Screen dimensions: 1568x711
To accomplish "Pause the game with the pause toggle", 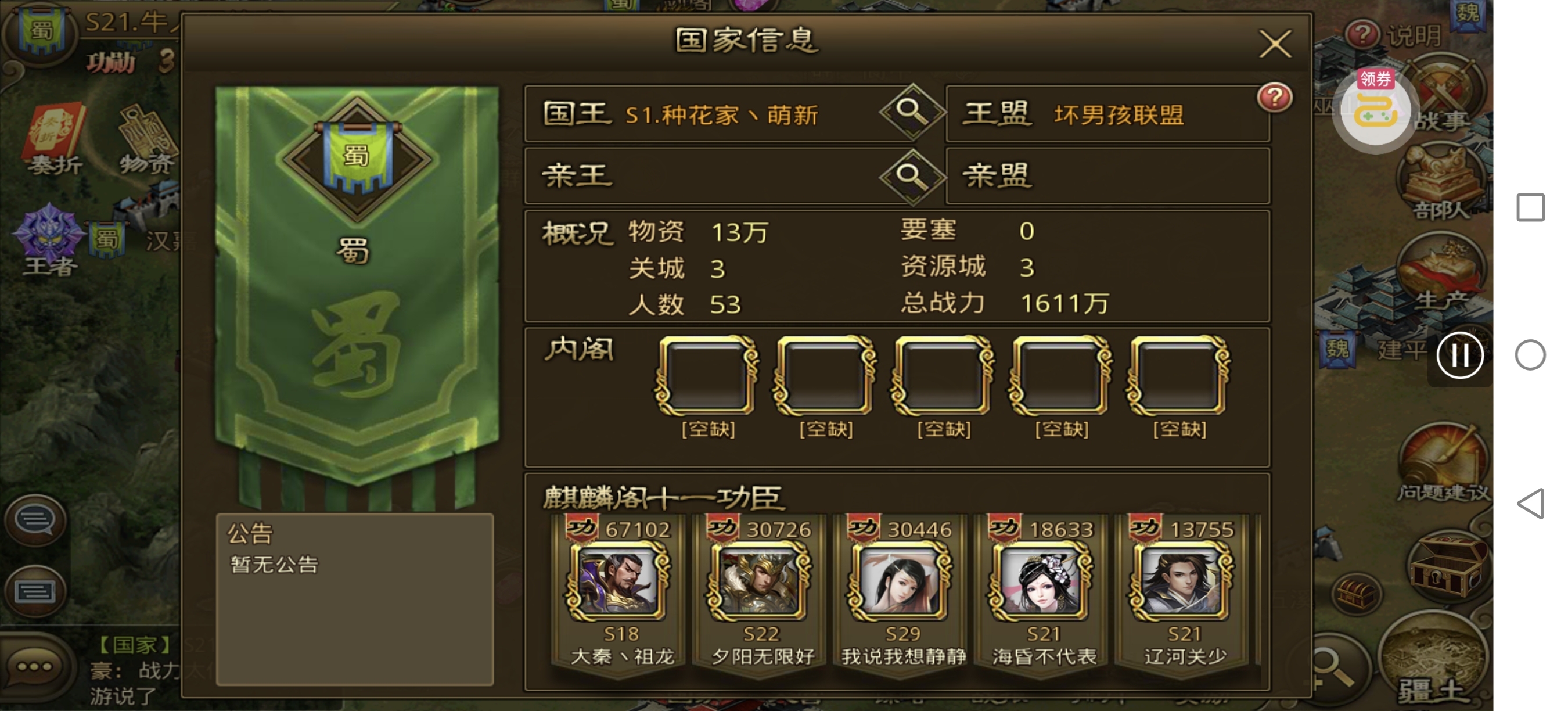I will 1461,356.
